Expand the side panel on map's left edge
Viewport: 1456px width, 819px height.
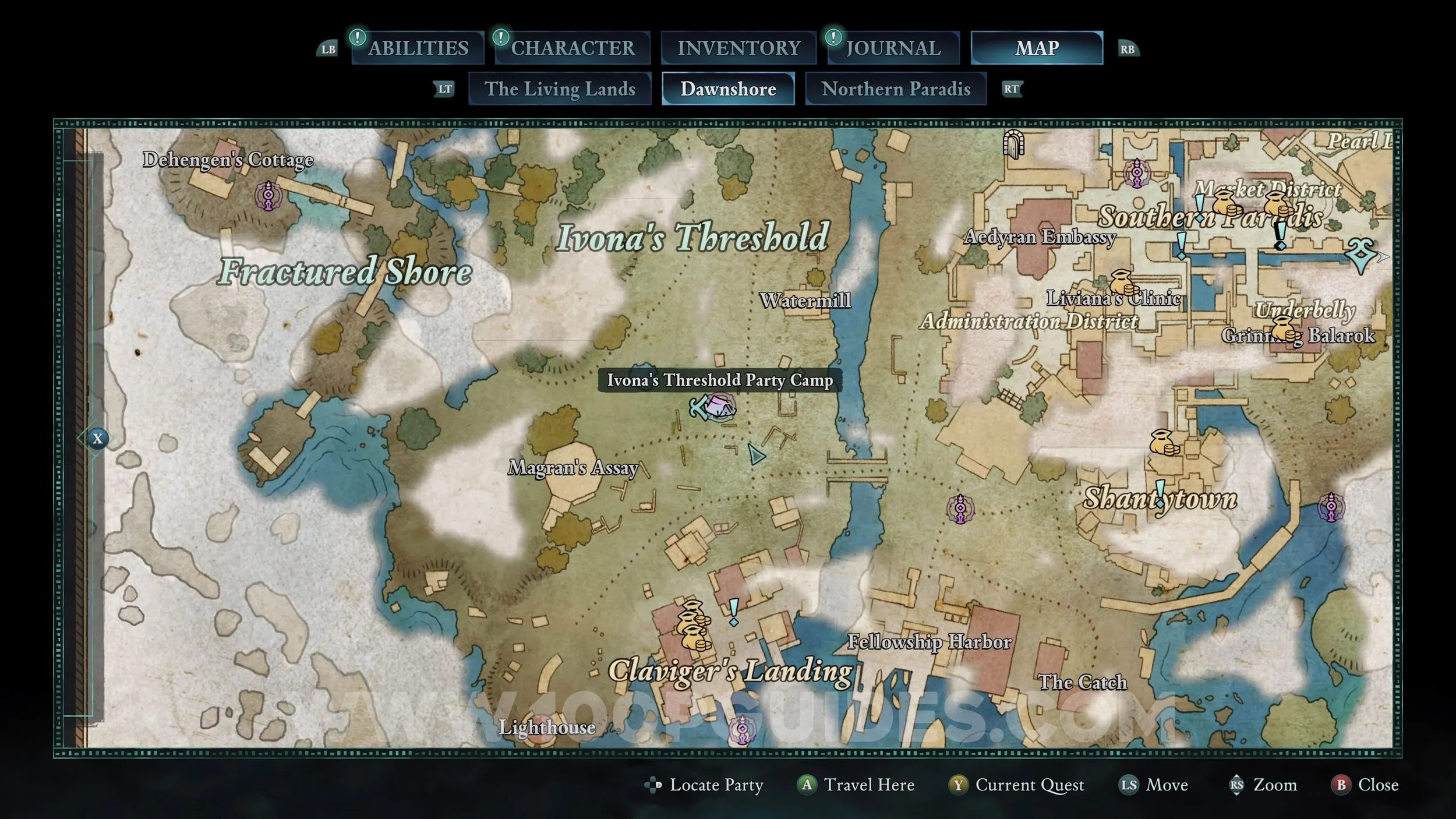click(x=97, y=439)
